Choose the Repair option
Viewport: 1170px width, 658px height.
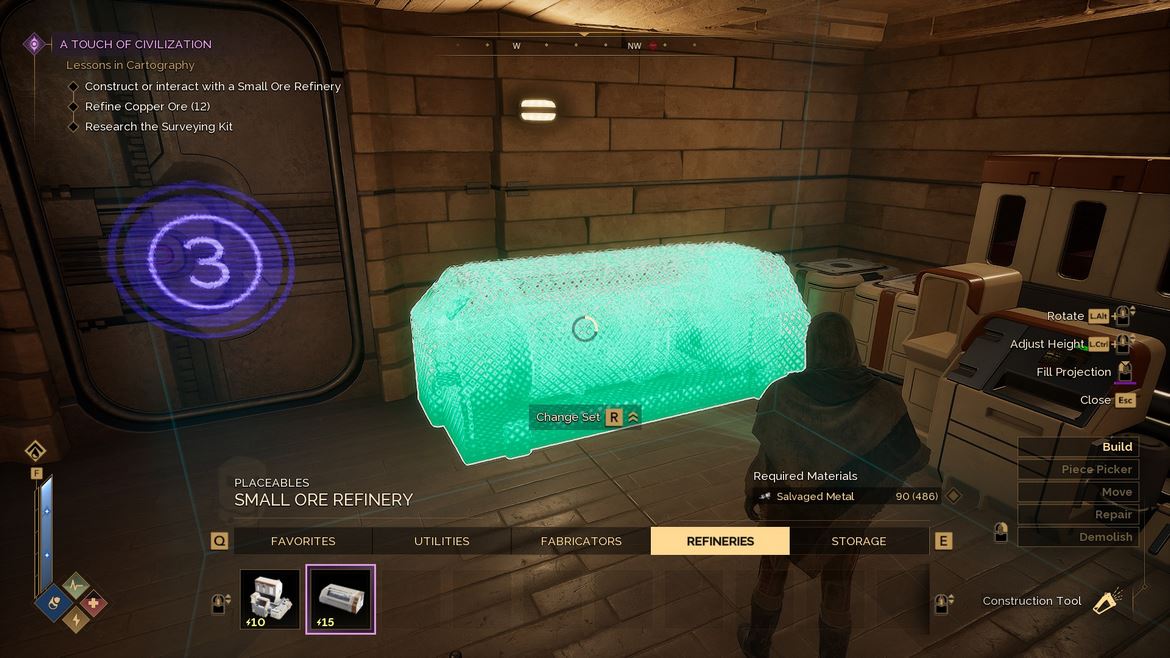1077,514
